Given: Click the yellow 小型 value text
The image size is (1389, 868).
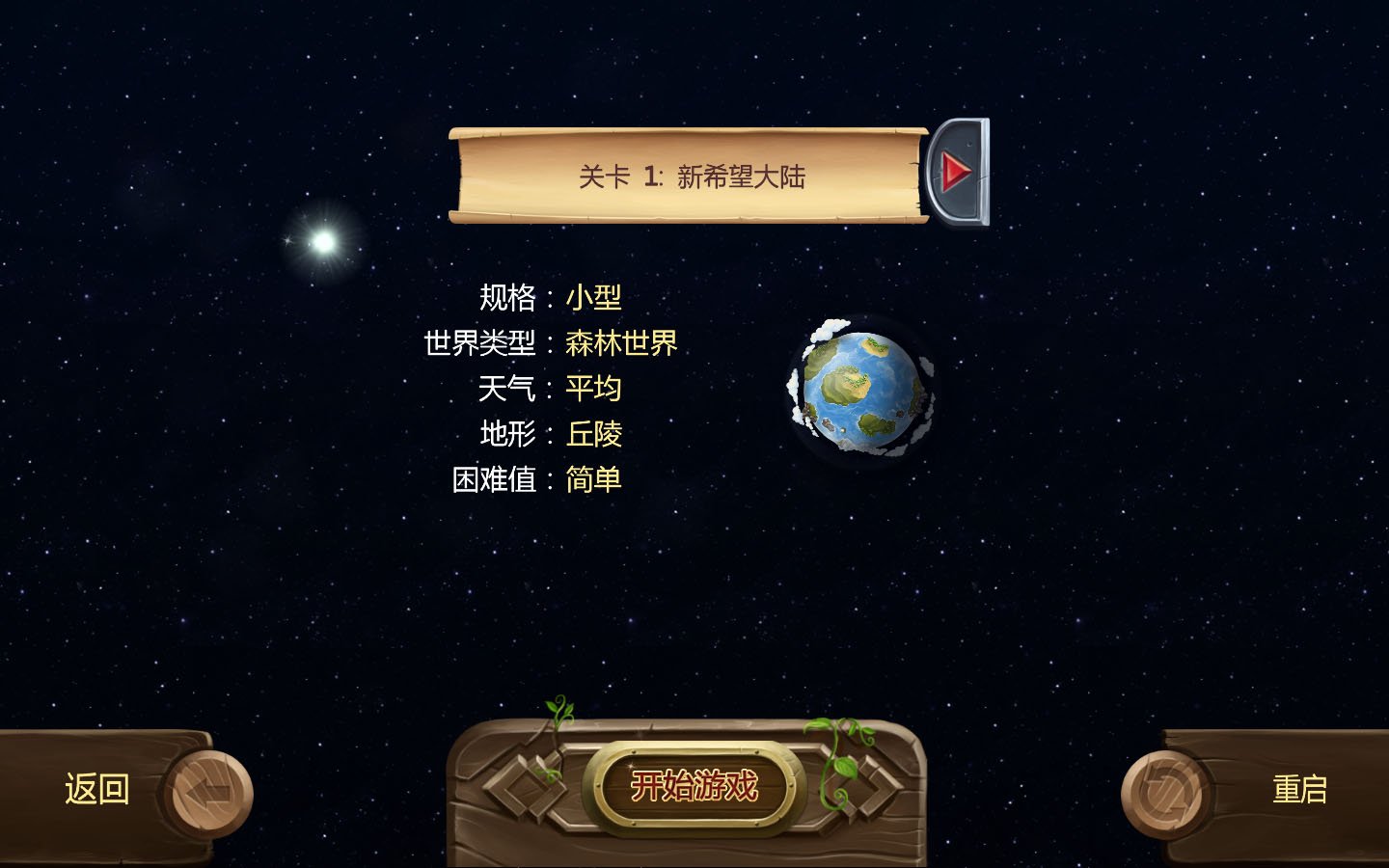Looking at the screenshot, I should pyautogui.click(x=594, y=298).
